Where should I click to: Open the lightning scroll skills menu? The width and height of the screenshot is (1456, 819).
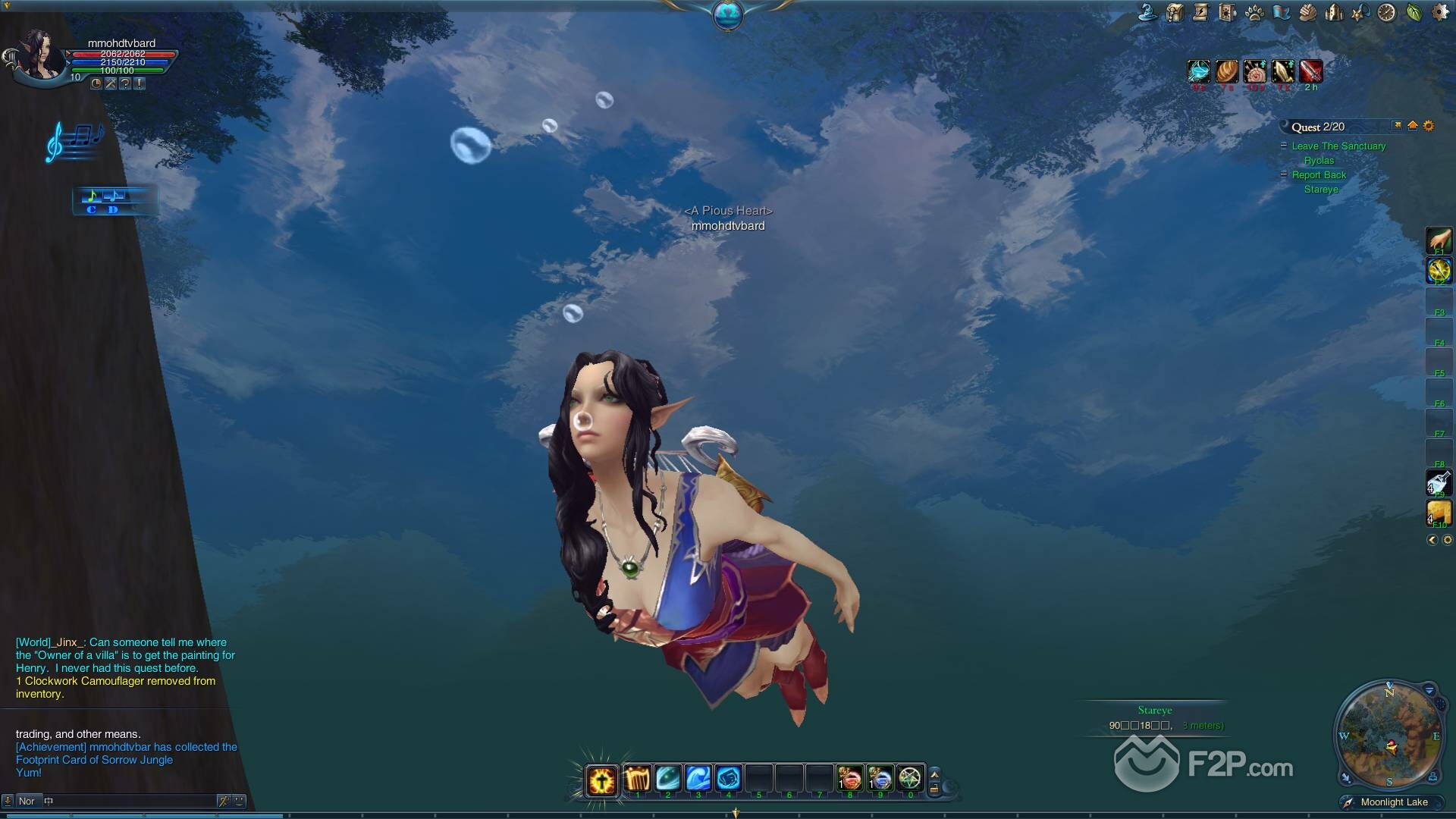pos(1200,13)
